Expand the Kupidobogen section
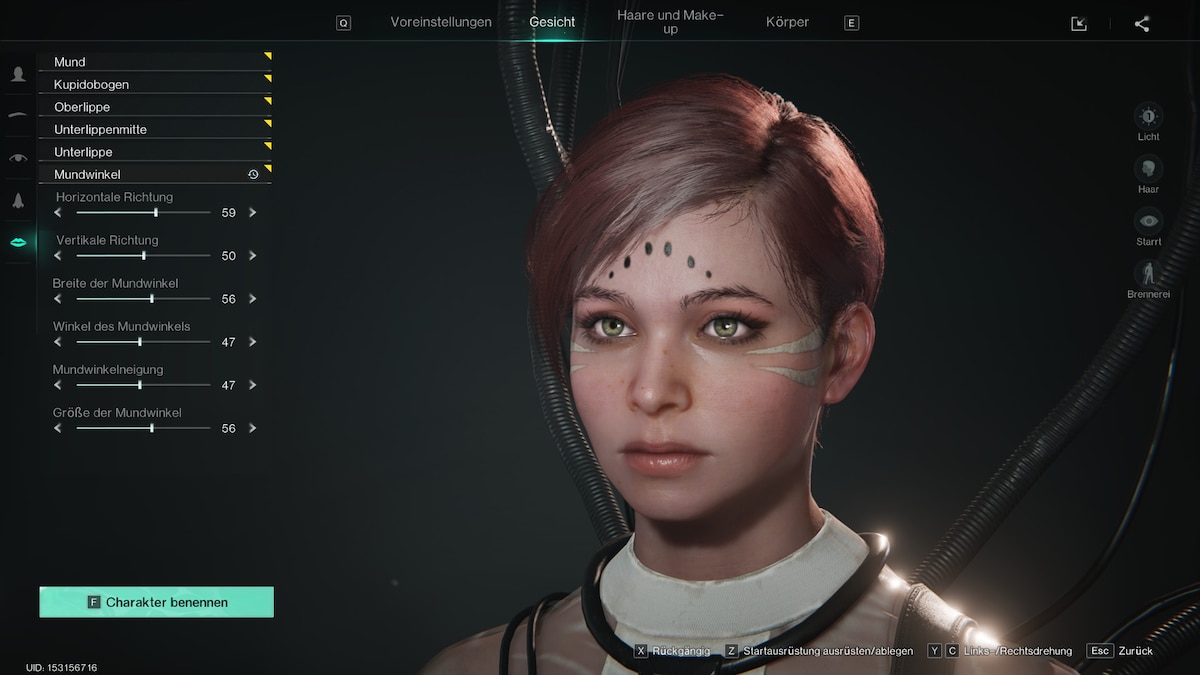Viewport: 1200px width, 675px height. [155, 85]
